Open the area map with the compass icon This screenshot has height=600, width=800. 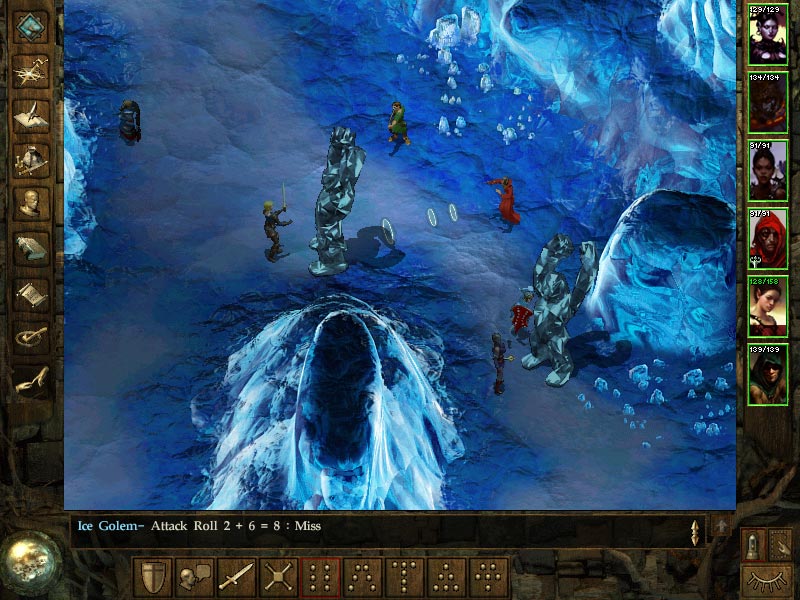click(x=31, y=71)
